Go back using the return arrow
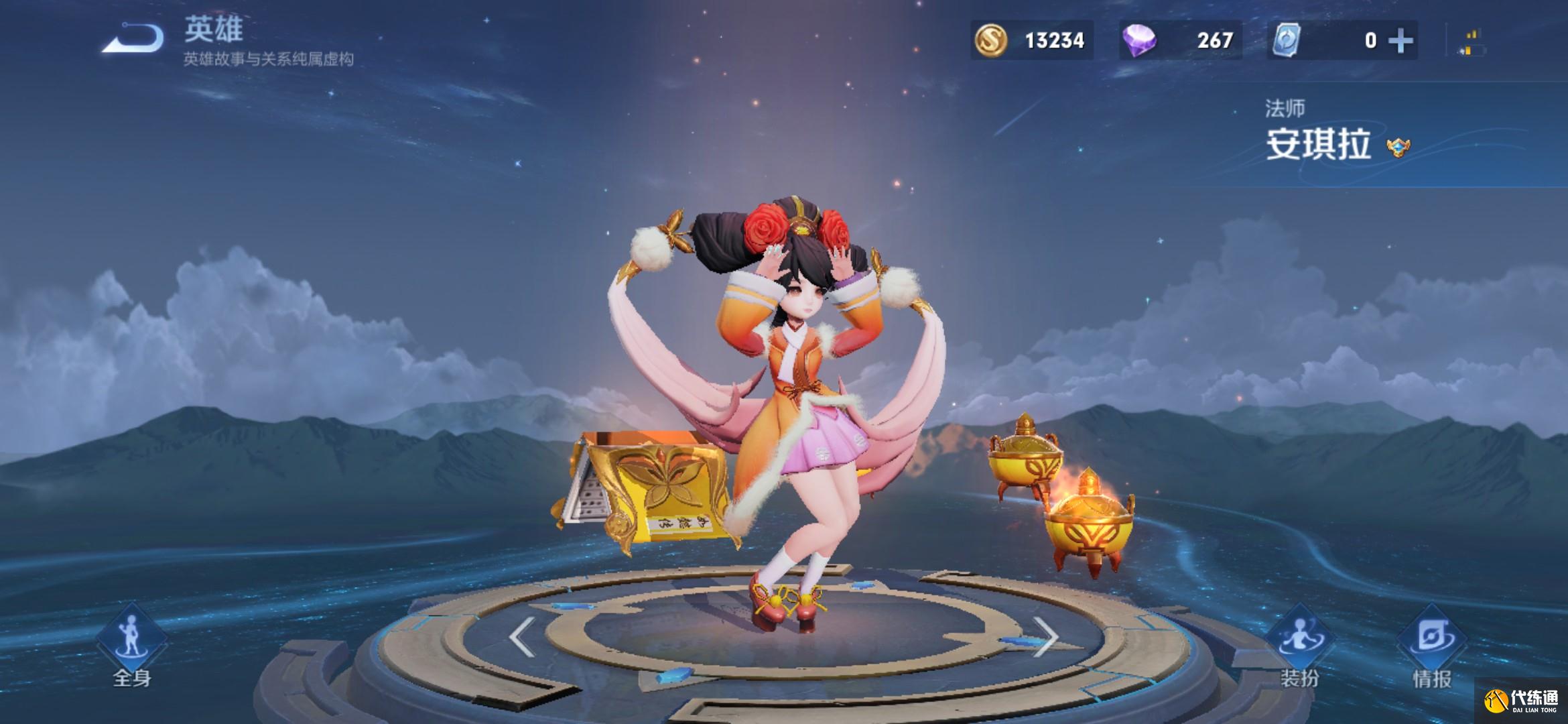 134,38
